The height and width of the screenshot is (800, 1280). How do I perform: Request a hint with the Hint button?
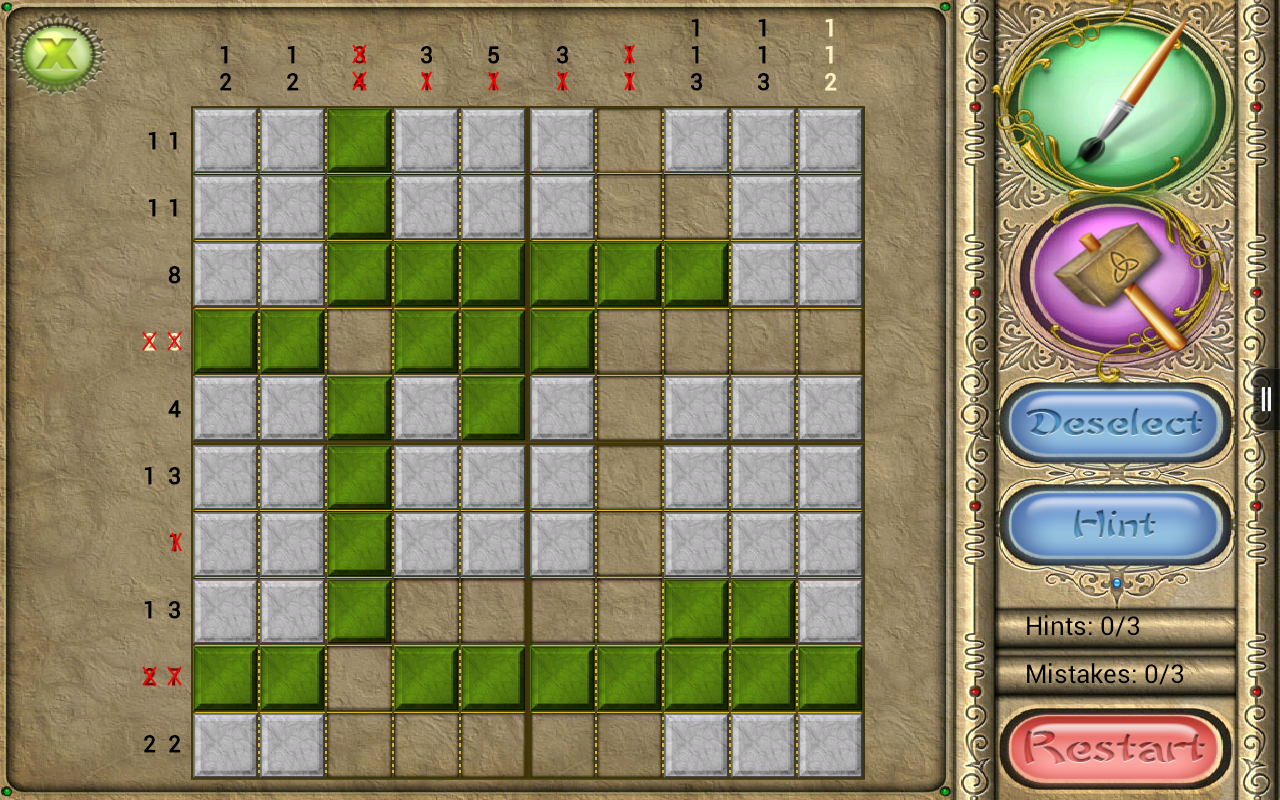point(1114,525)
